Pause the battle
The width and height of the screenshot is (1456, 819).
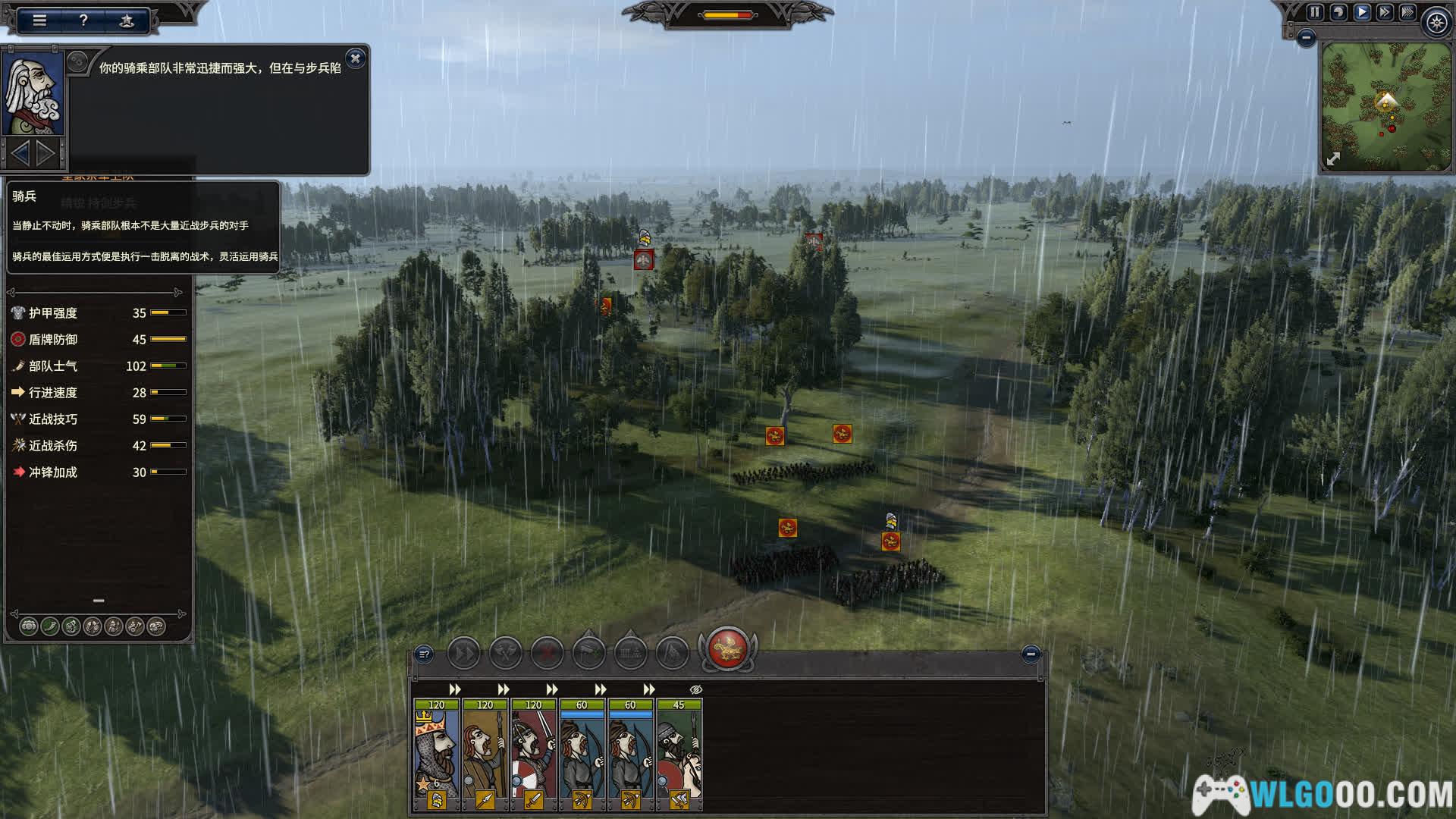click(1315, 12)
